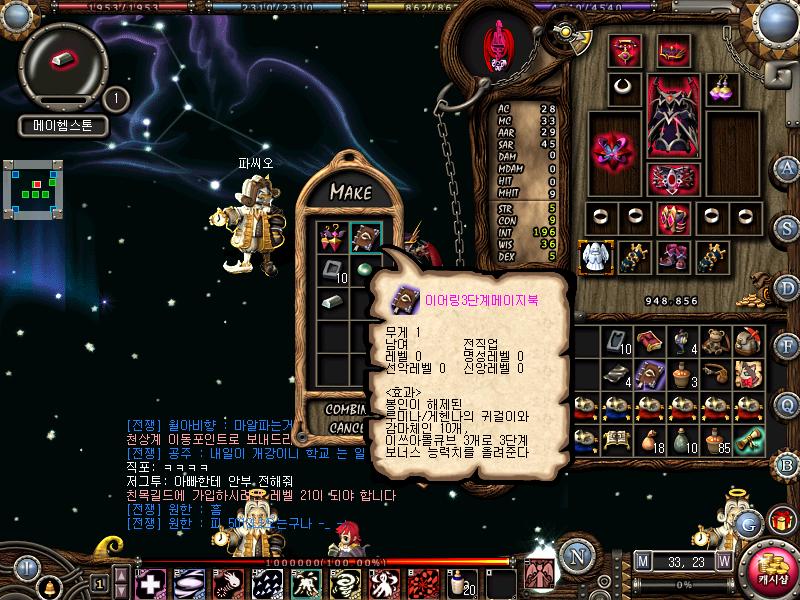Screen dimensions: 800x600
Task: Click the COMBINE button in Make window
Action: tap(346, 410)
